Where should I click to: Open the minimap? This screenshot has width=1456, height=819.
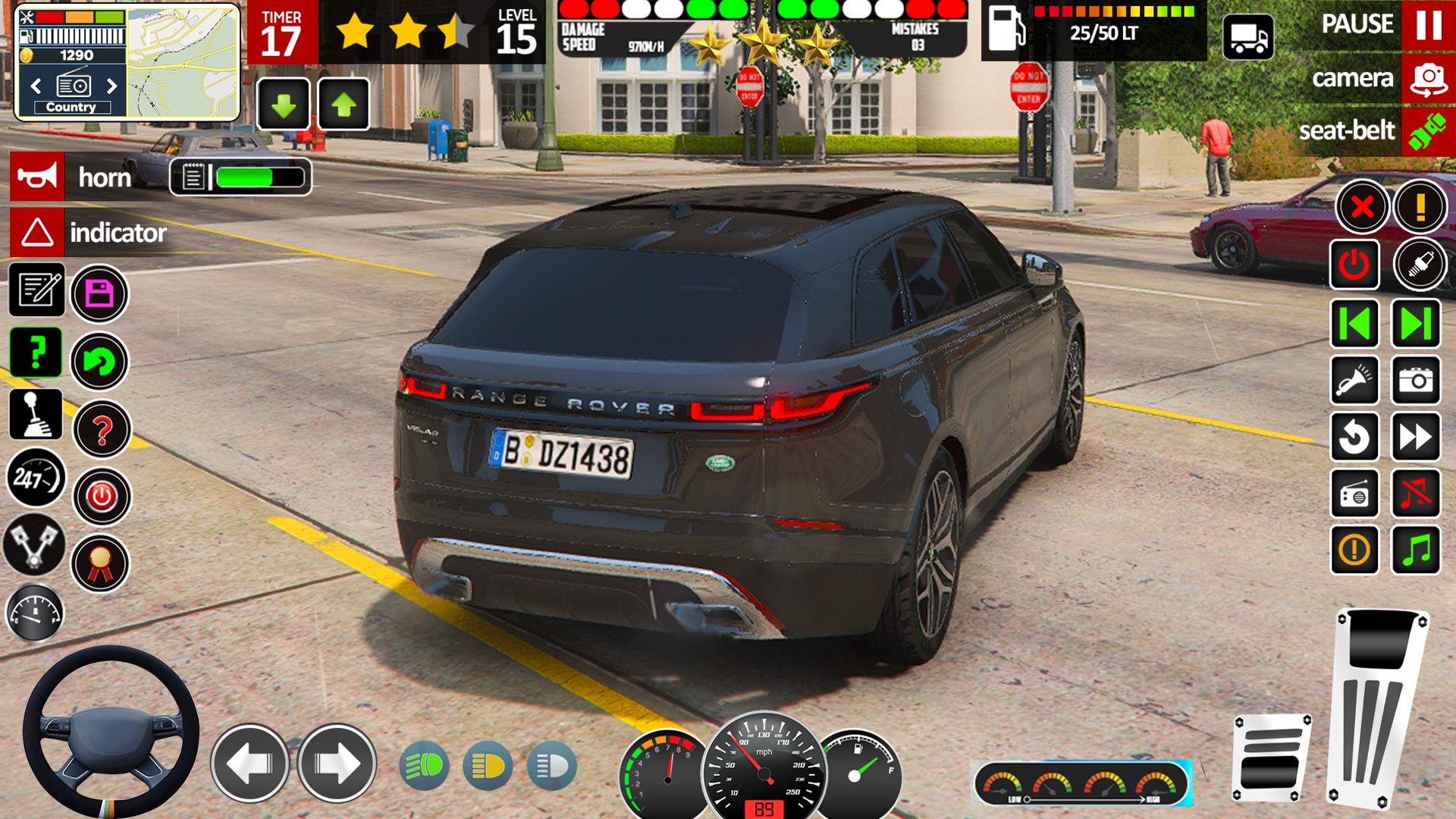pos(182,62)
